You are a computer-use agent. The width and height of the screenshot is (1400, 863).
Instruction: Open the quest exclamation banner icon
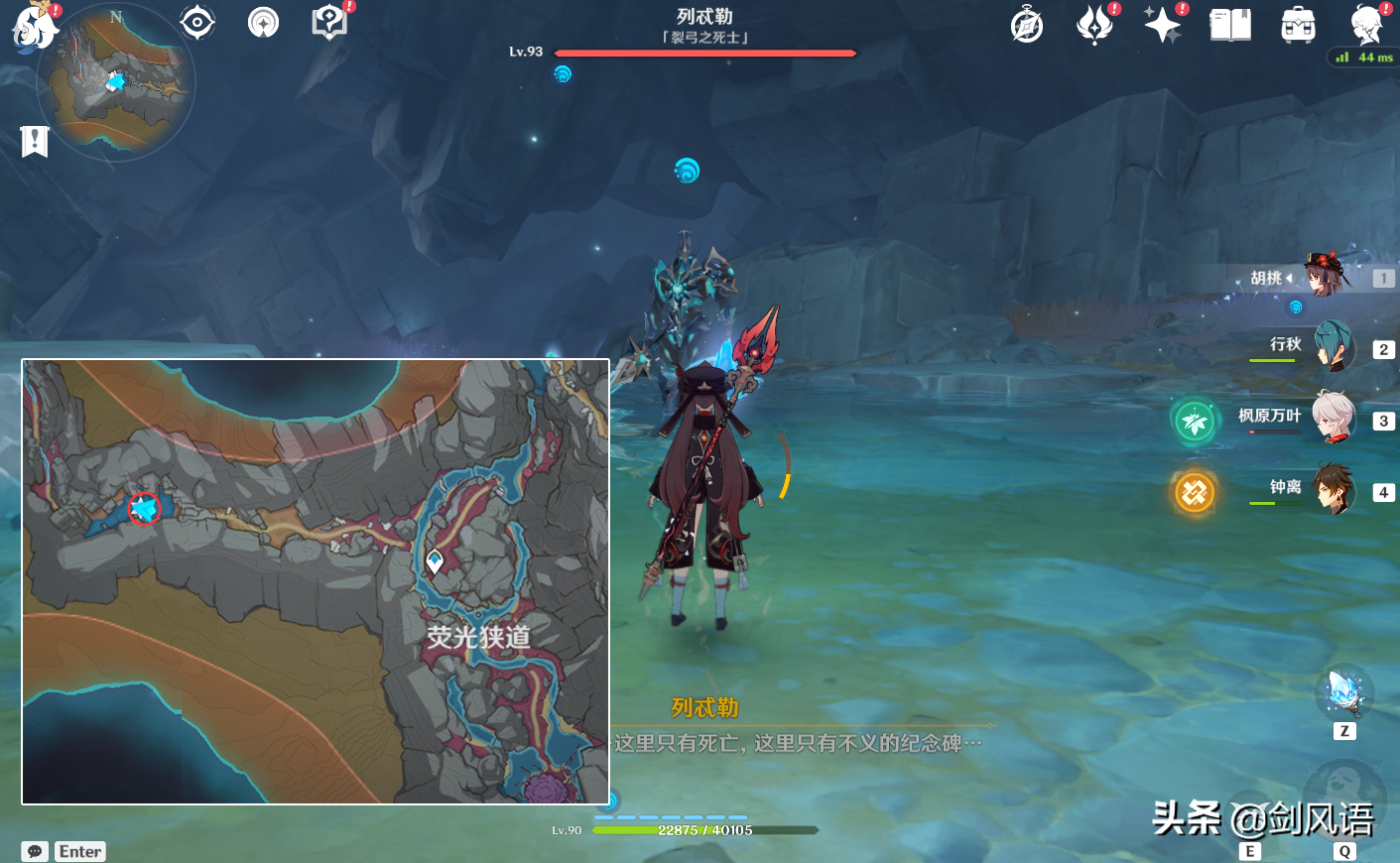[35, 141]
